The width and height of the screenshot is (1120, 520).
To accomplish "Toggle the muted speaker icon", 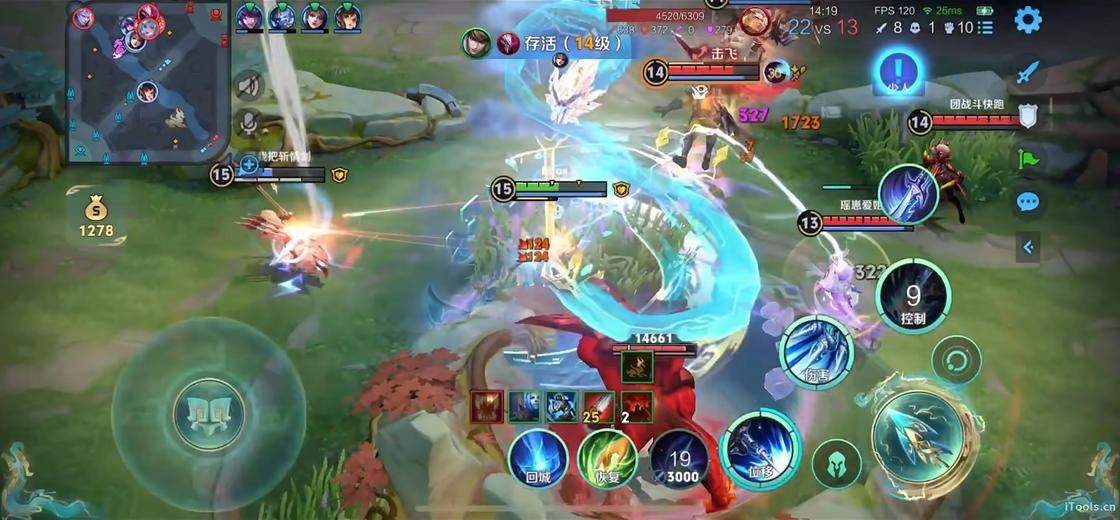I will pos(249,86).
